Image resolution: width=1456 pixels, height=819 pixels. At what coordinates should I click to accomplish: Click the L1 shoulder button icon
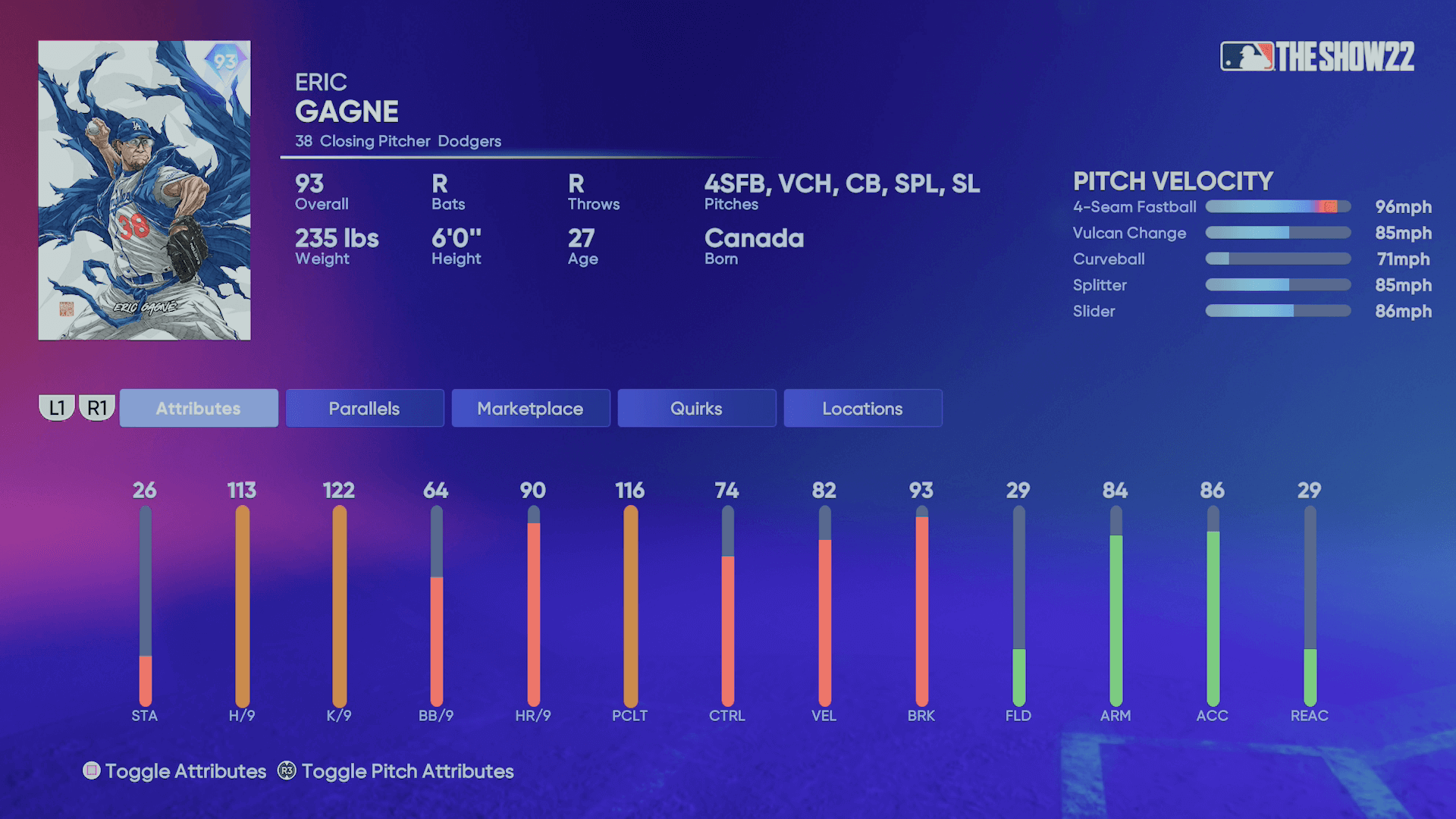(x=56, y=407)
